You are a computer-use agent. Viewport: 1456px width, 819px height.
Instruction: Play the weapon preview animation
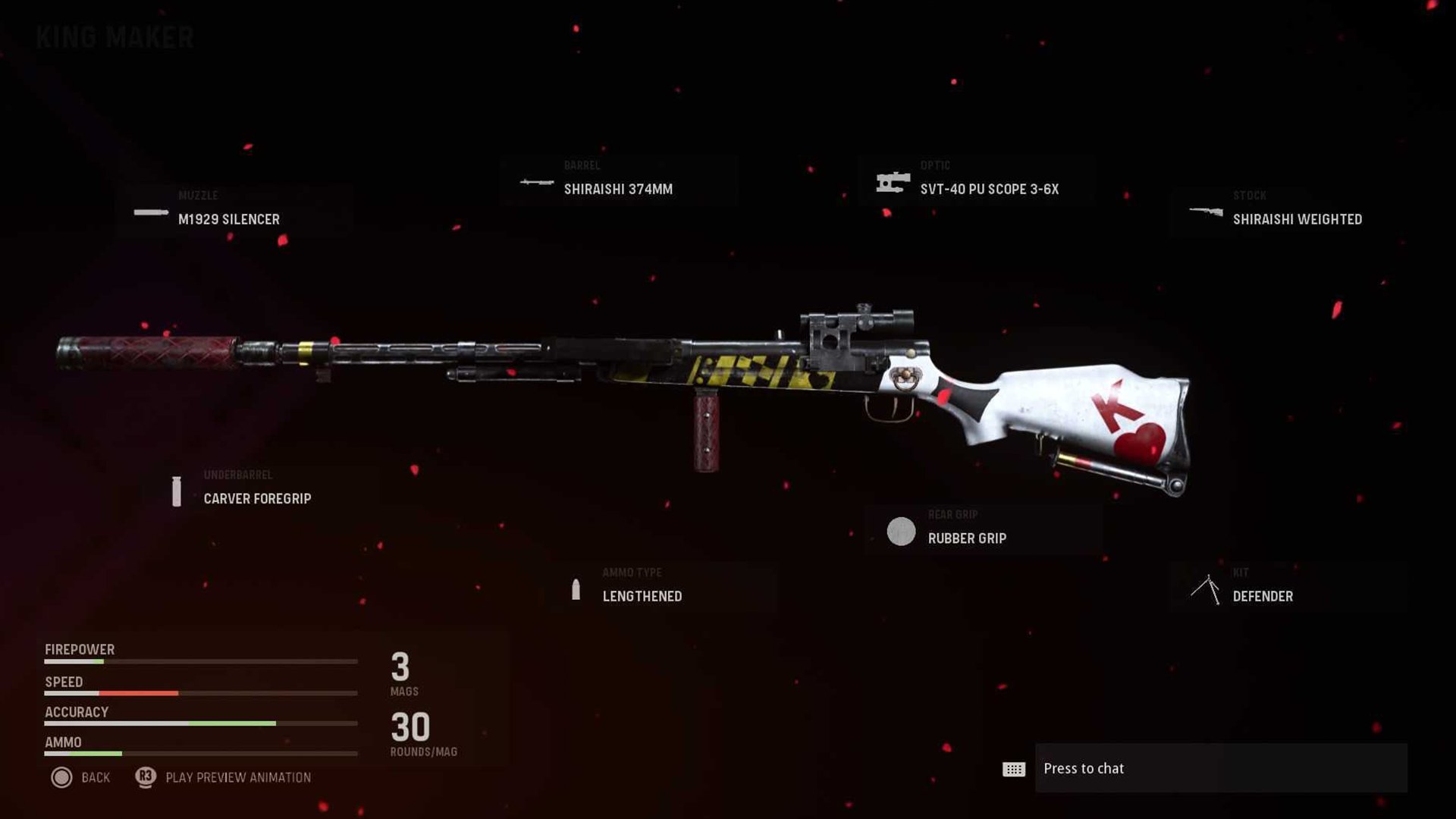pyautogui.click(x=224, y=777)
